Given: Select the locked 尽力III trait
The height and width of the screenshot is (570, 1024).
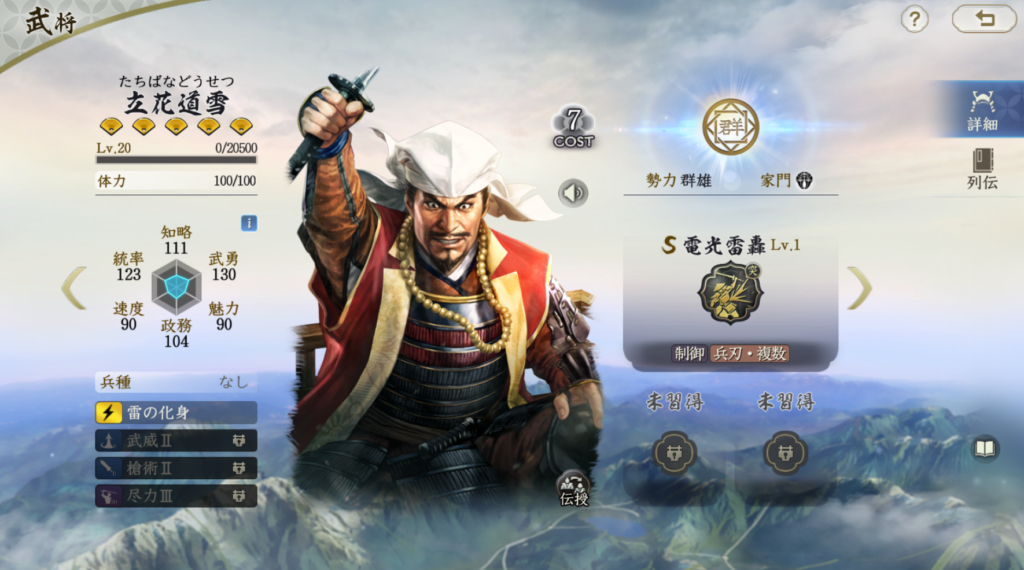Looking at the screenshot, I should pyautogui.click(x=176, y=495).
